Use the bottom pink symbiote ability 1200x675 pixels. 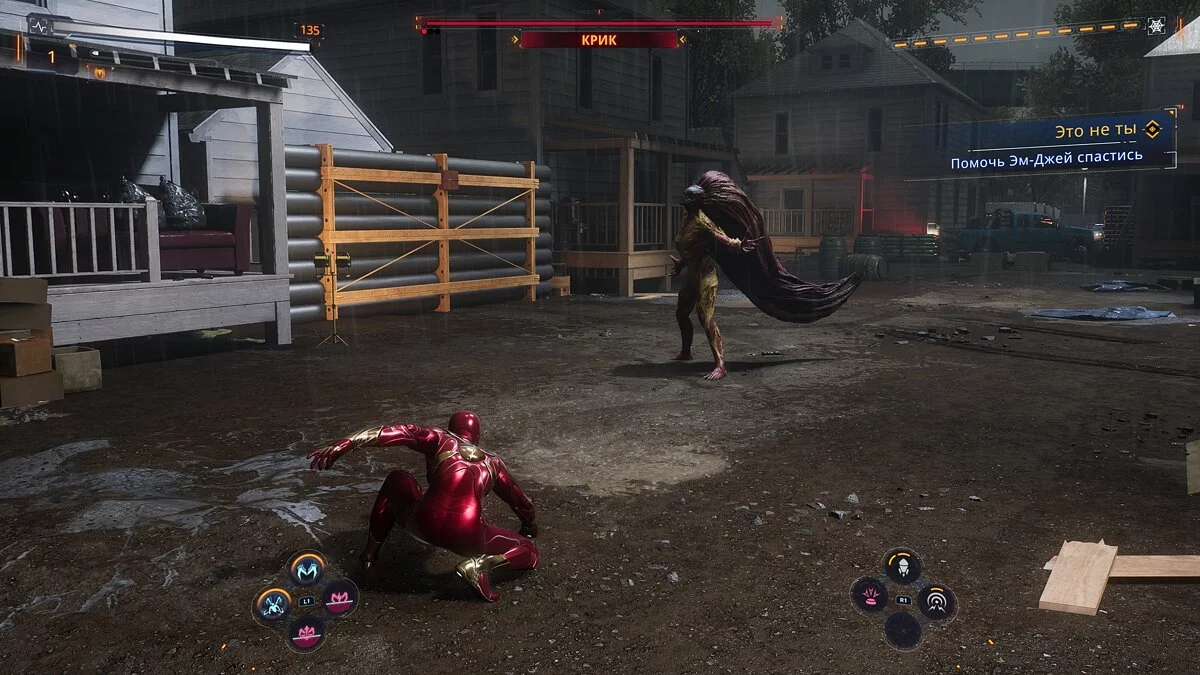pyautogui.click(x=306, y=632)
